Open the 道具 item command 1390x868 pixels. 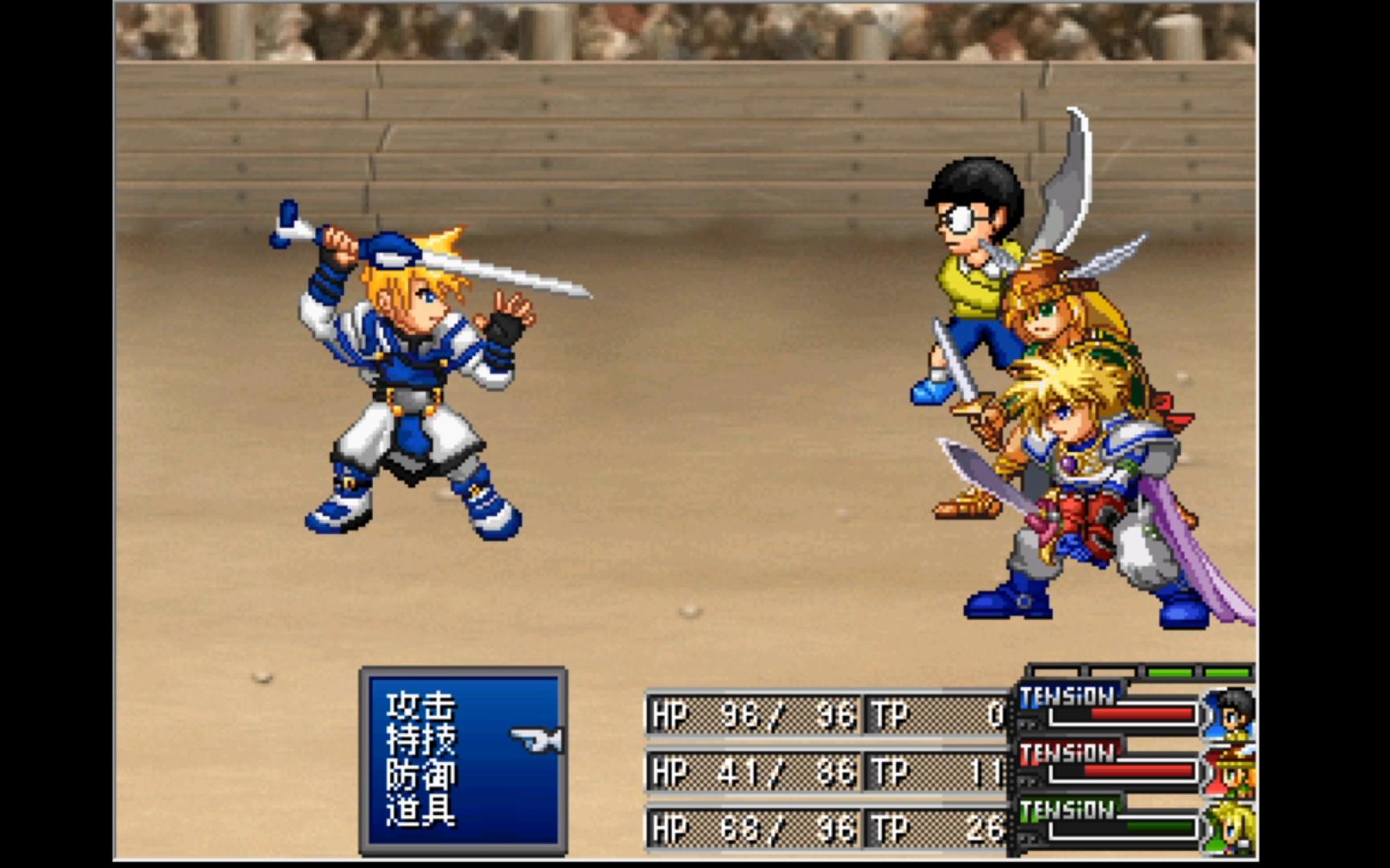point(420,809)
